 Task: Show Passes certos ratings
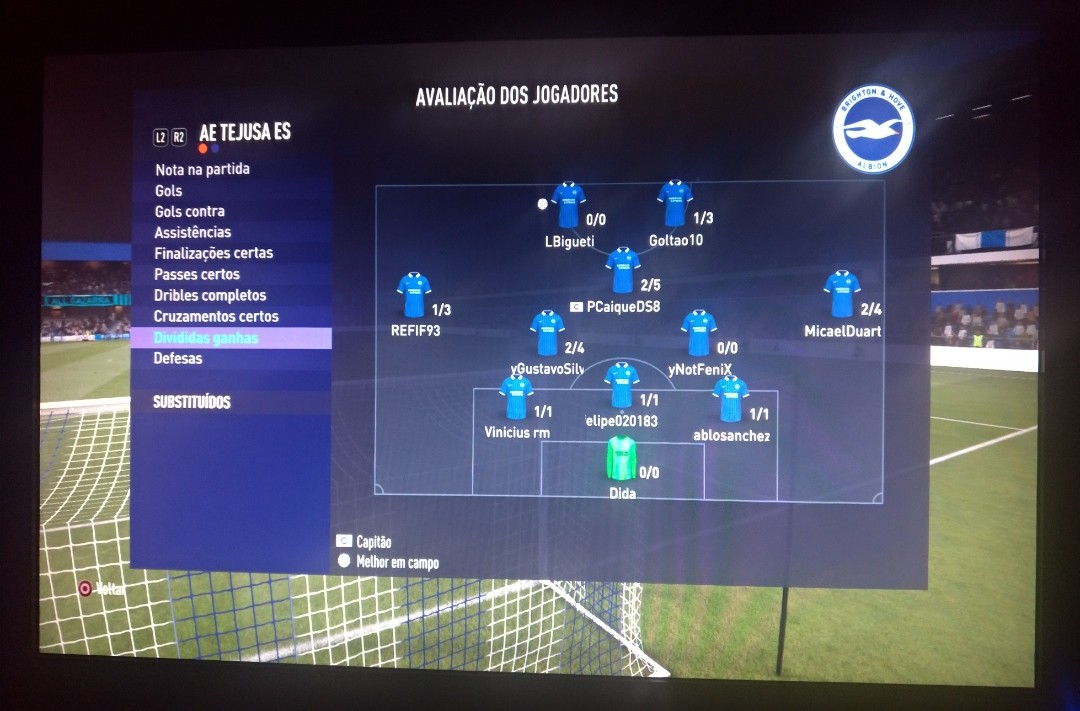click(197, 274)
